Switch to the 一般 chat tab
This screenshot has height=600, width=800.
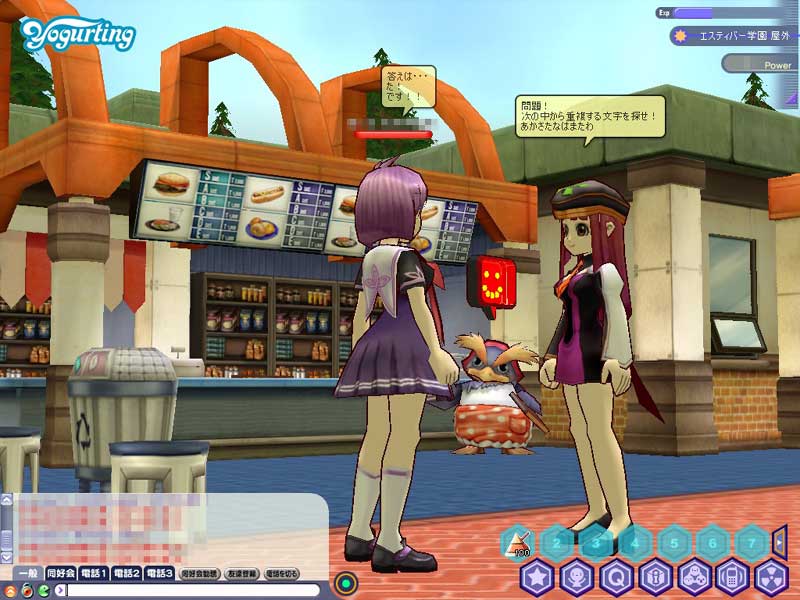[29, 573]
